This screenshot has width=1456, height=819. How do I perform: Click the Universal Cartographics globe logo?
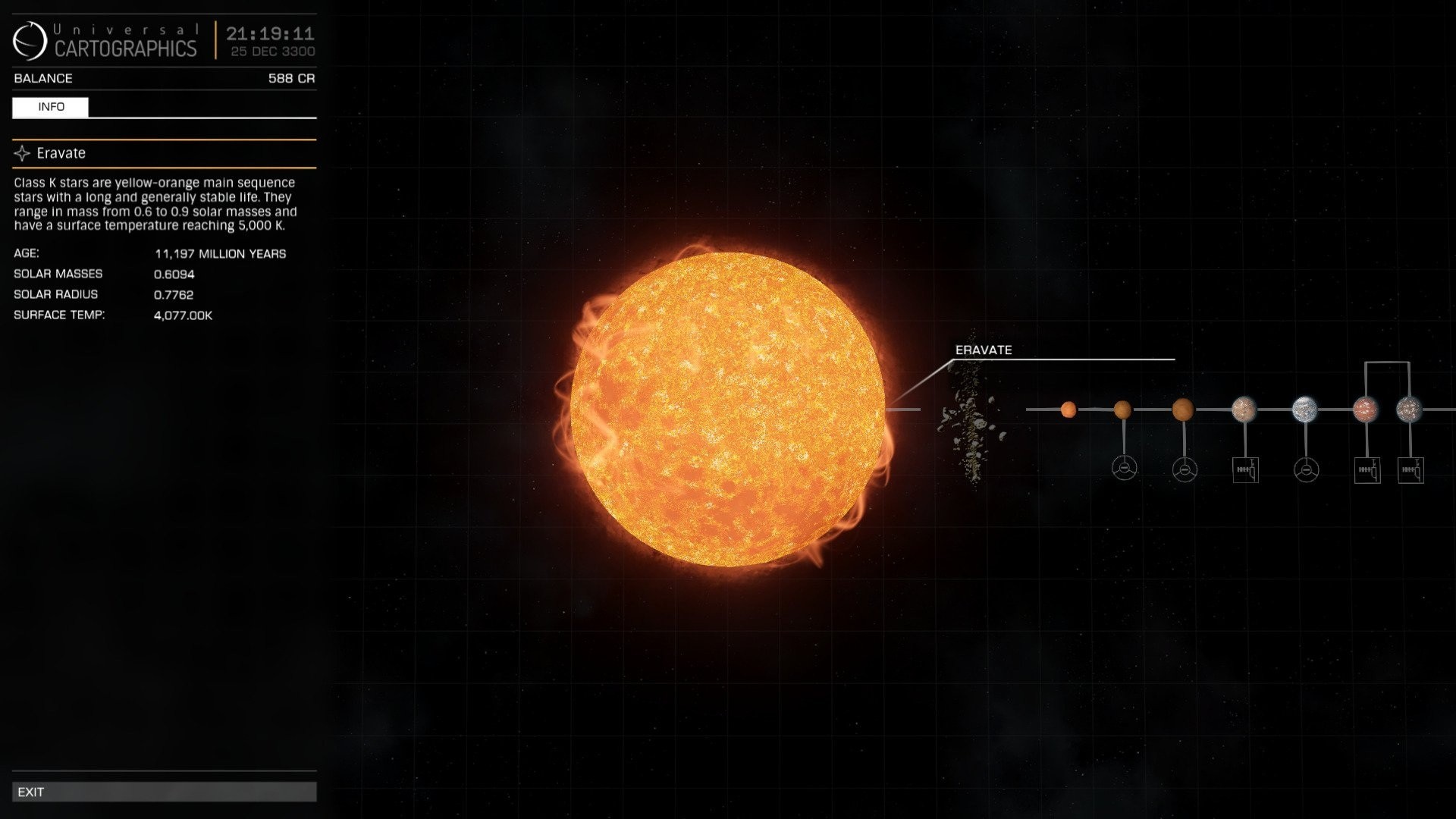point(29,39)
